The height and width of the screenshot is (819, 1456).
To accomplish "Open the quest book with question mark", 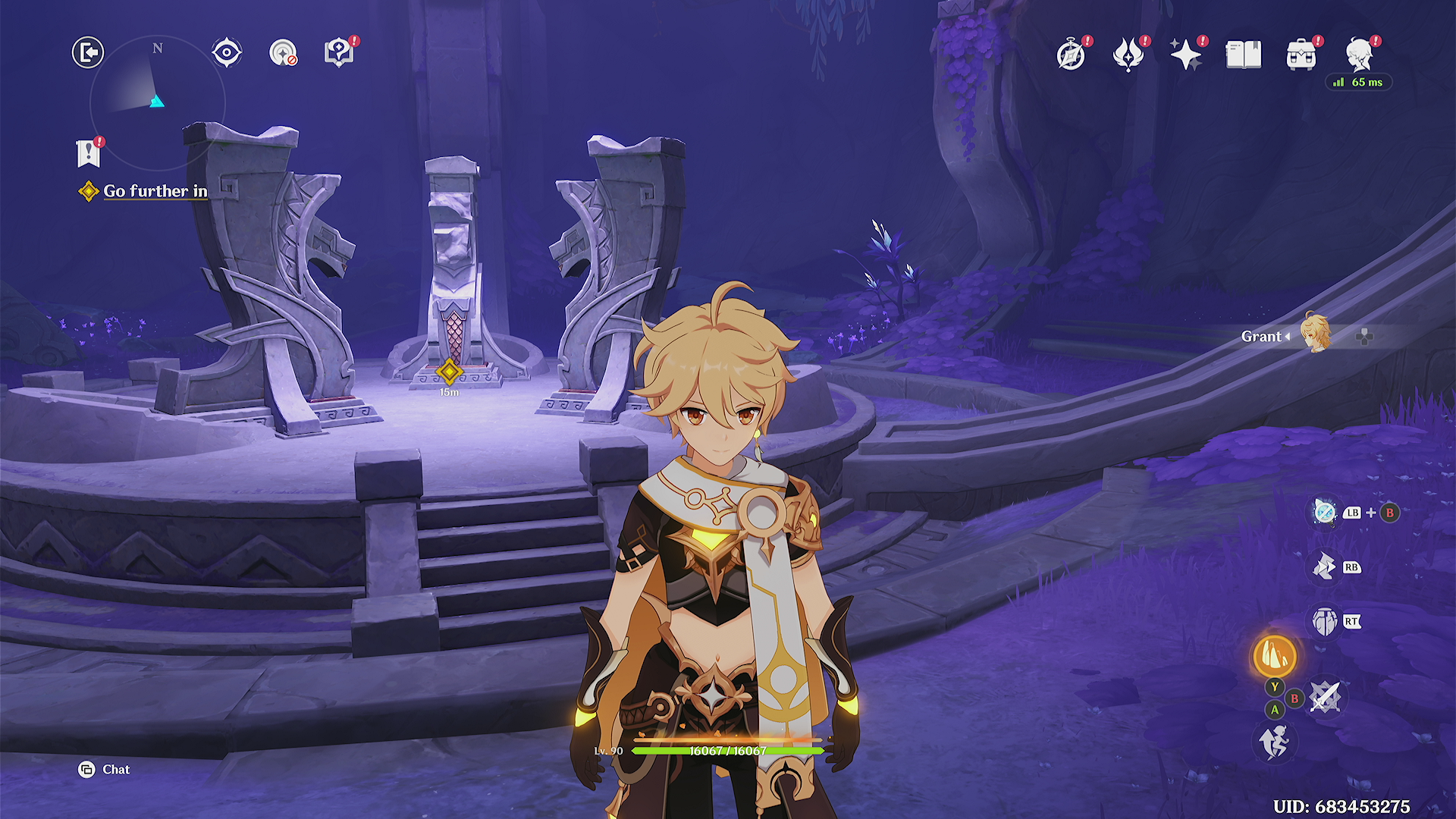I will pyautogui.click(x=338, y=52).
